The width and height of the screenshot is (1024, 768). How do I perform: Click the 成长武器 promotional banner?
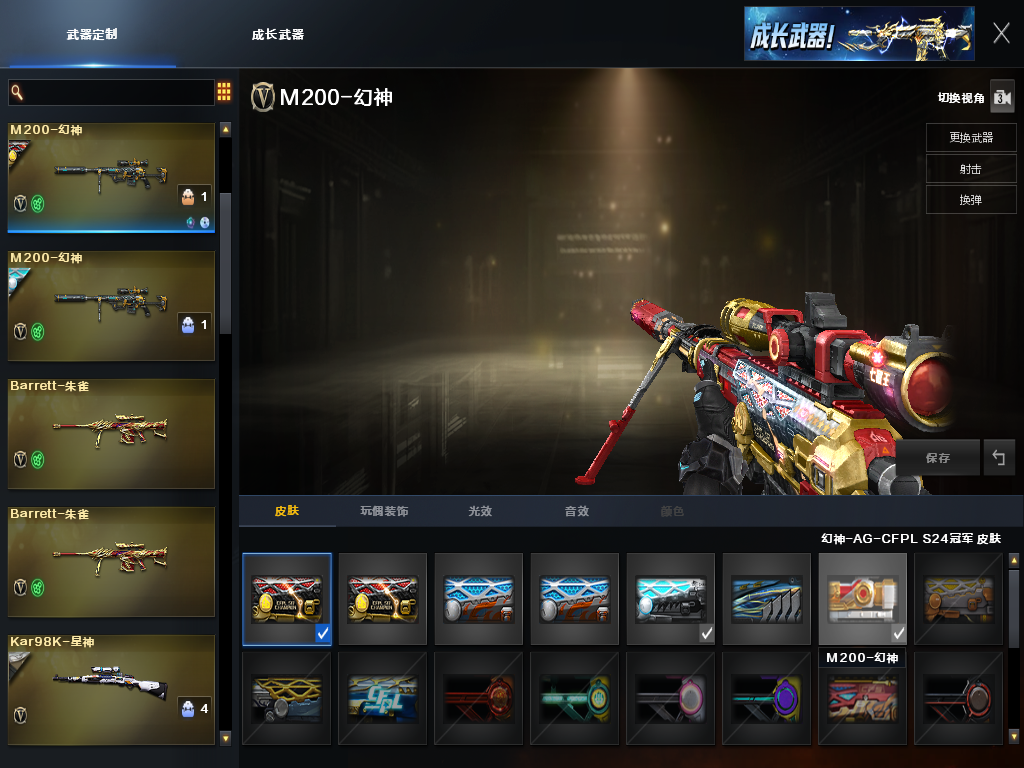[x=858, y=34]
